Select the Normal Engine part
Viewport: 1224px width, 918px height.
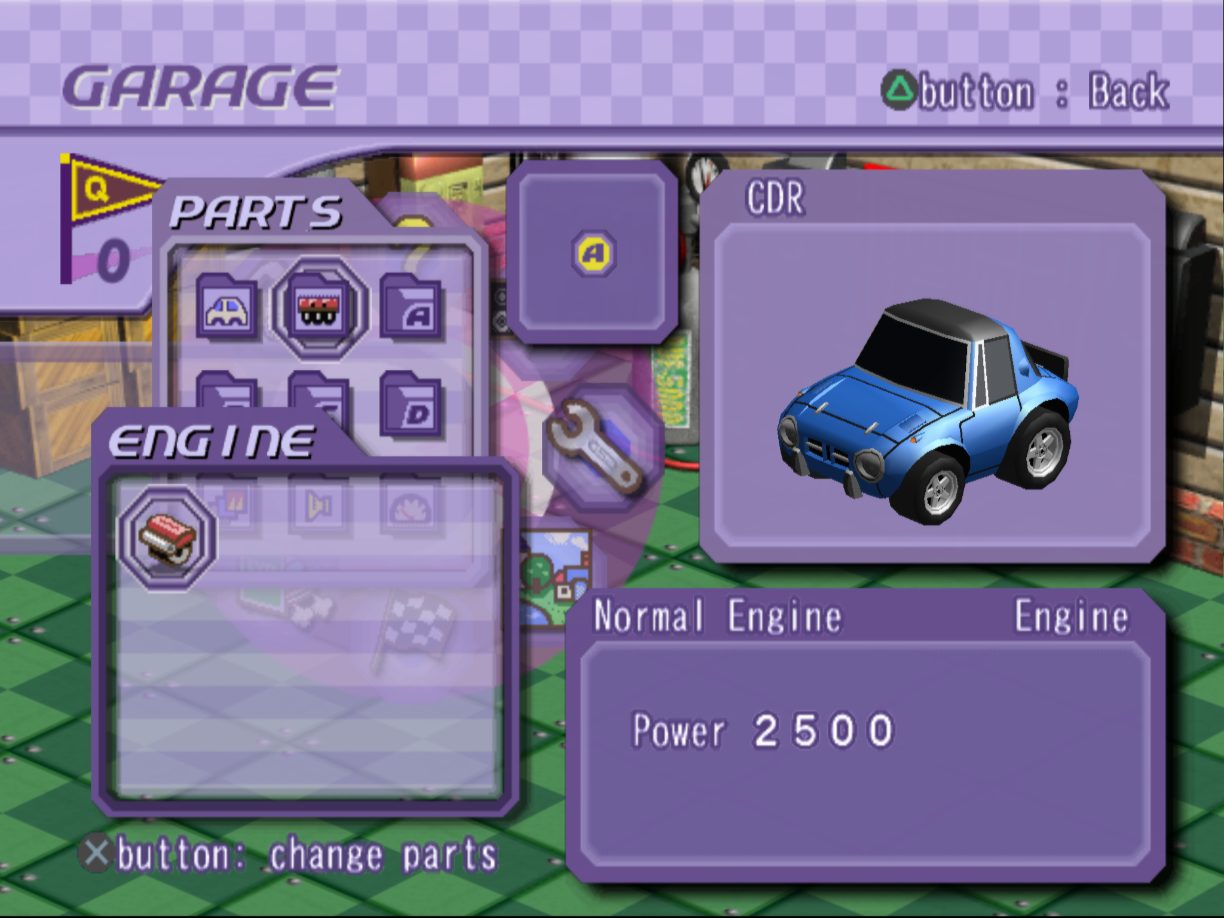click(167, 538)
